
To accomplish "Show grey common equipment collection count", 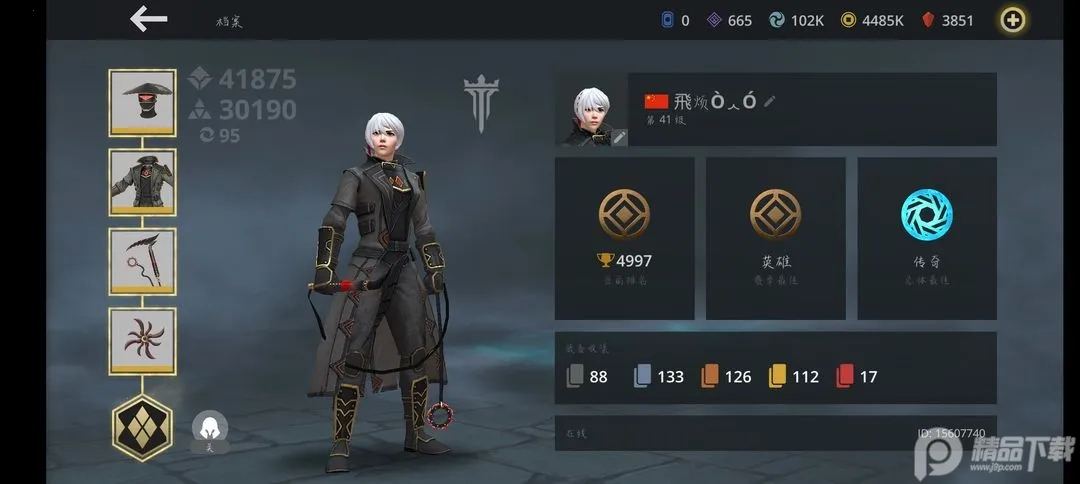I will click(586, 377).
